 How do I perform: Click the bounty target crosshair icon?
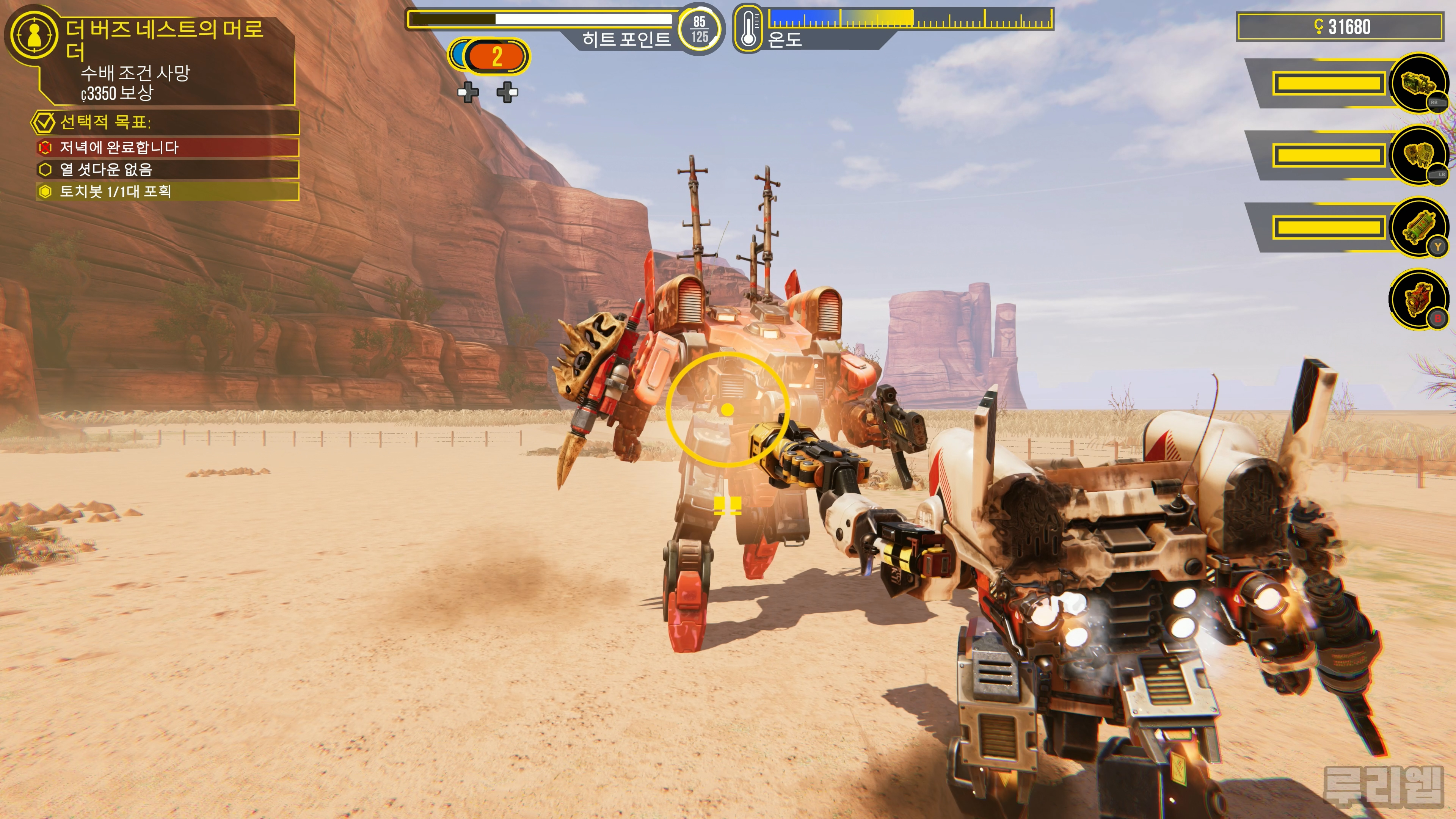tap(34, 34)
